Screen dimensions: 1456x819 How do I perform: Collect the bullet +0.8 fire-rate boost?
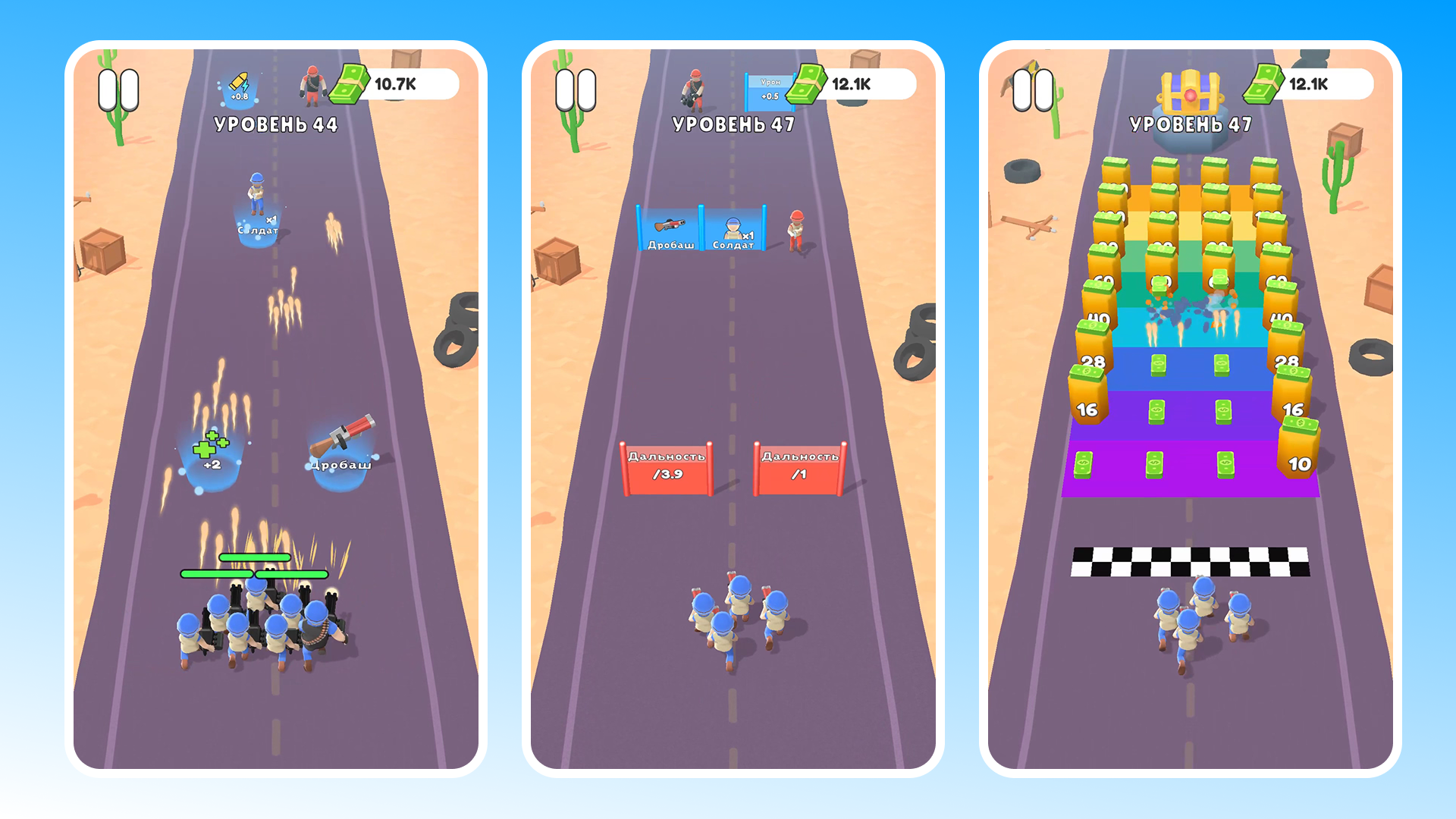pyautogui.click(x=239, y=86)
